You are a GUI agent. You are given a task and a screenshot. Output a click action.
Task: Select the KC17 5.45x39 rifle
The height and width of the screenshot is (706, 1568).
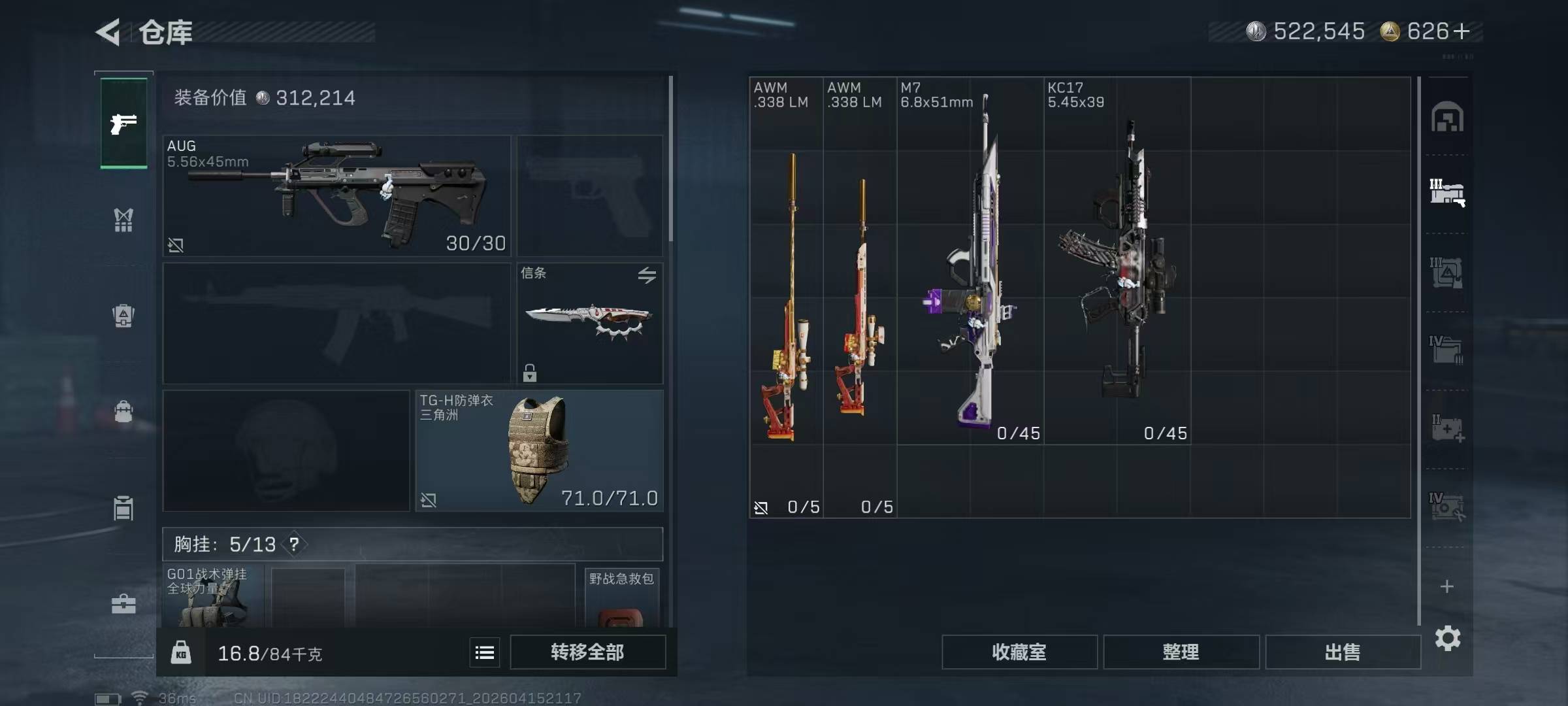pyautogui.click(x=1117, y=261)
